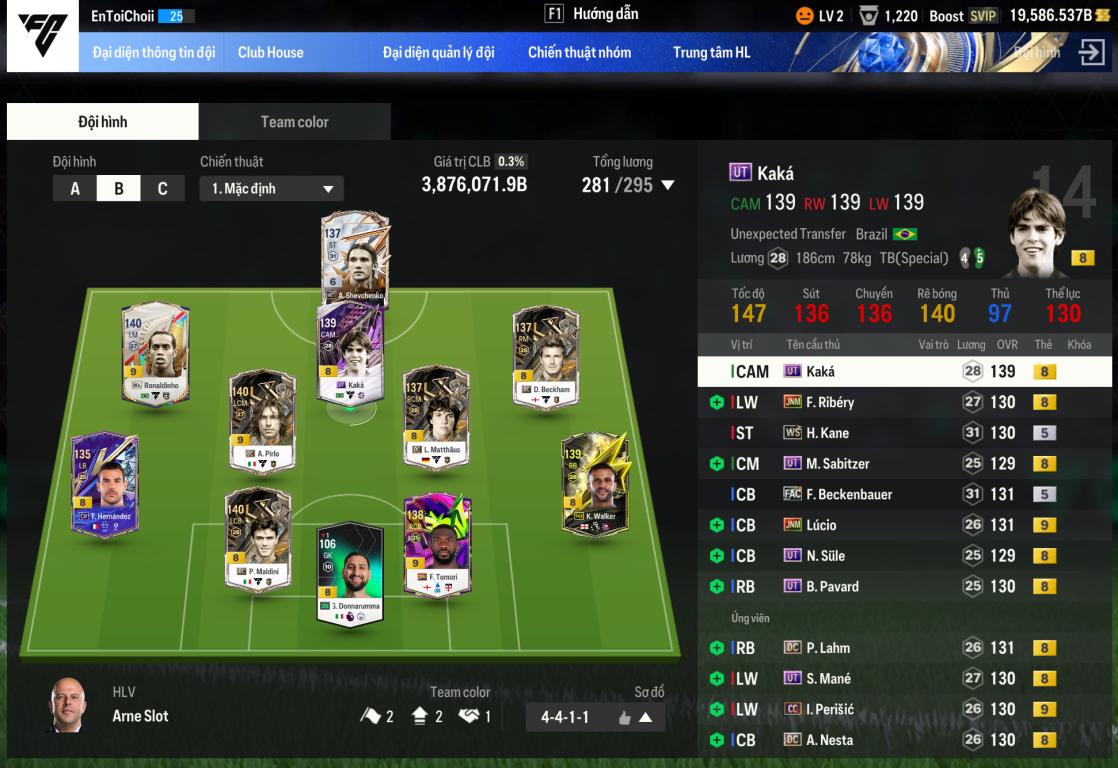Open Đại diện thông tin đội menu
The width and height of the screenshot is (1118, 768).
coord(154,53)
